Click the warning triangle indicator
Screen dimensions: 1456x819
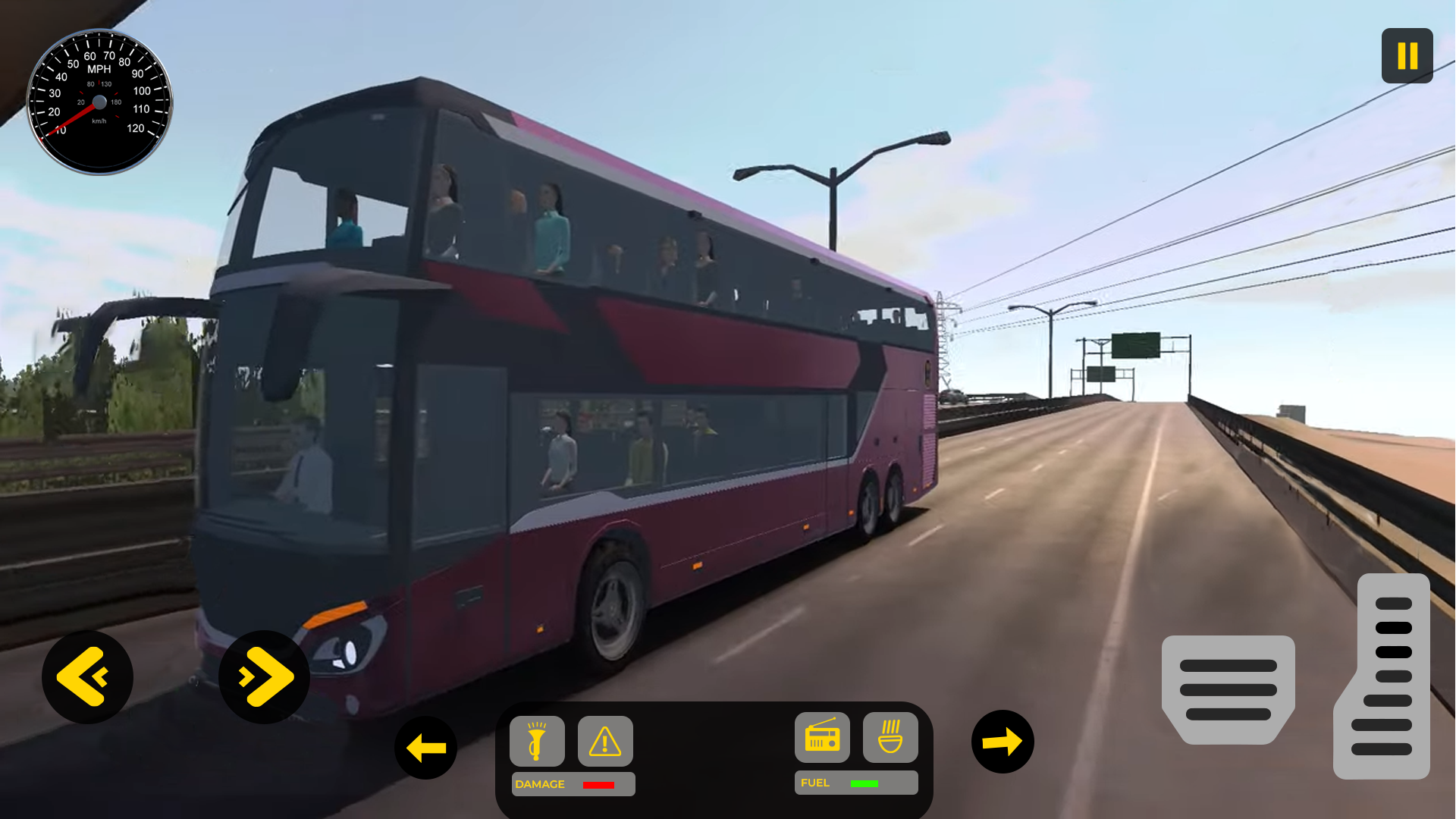click(604, 742)
